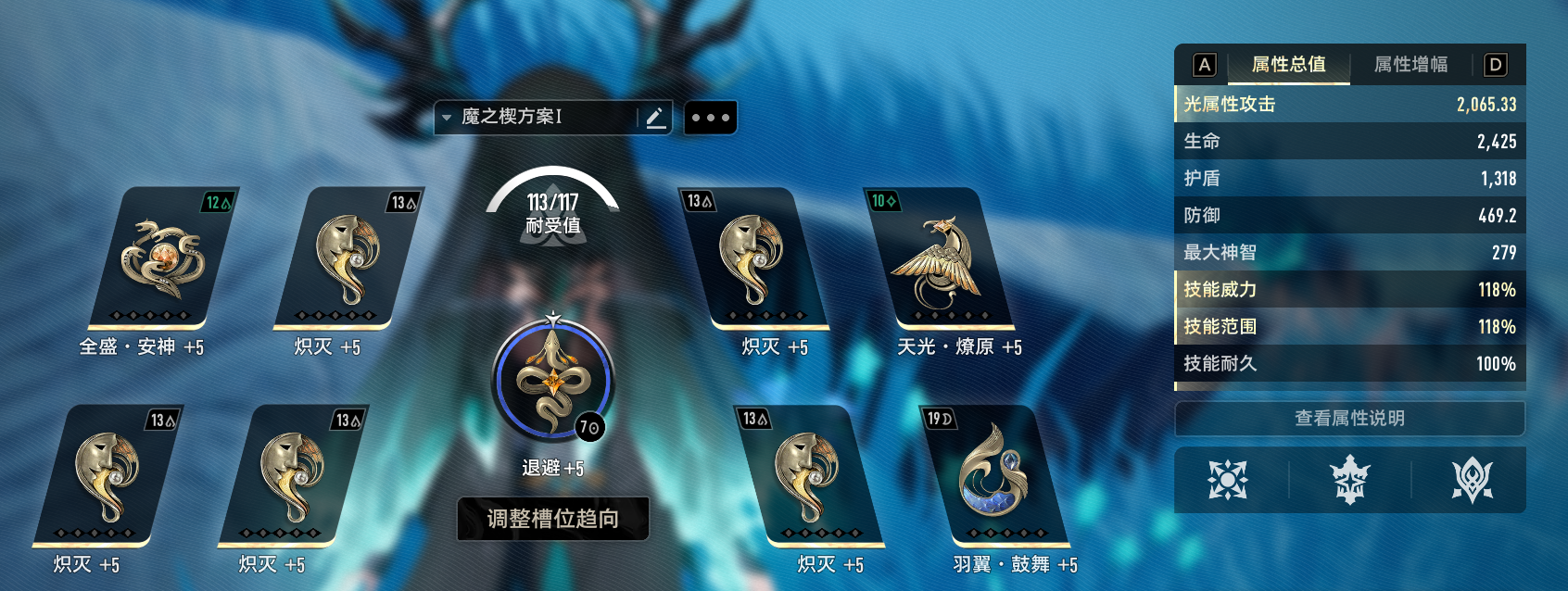Select the 光属性攻击 stat row

tap(1349, 105)
